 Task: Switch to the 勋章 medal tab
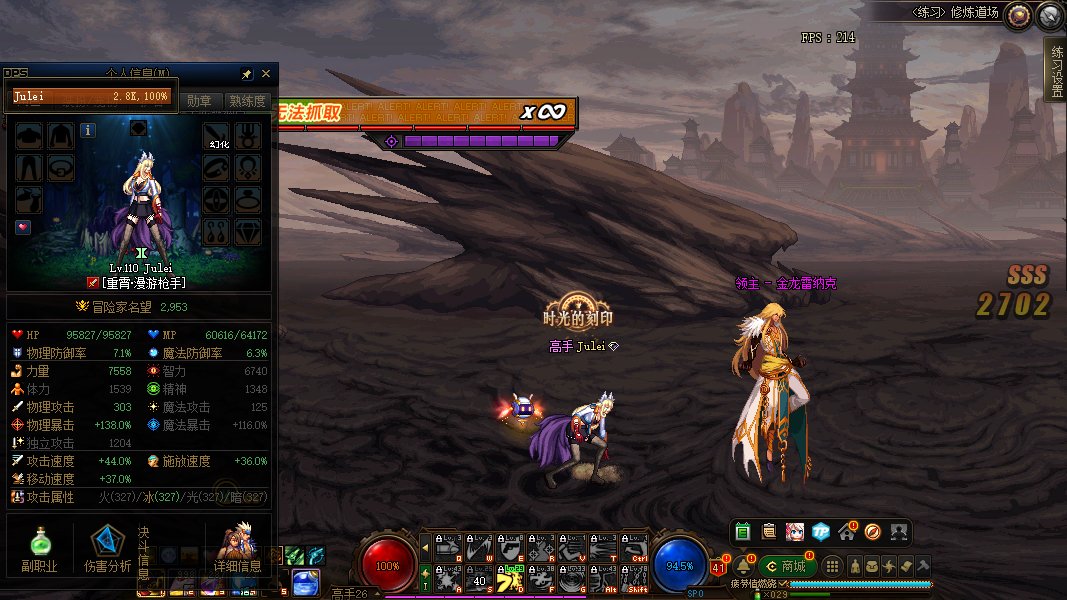pos(199,101)
